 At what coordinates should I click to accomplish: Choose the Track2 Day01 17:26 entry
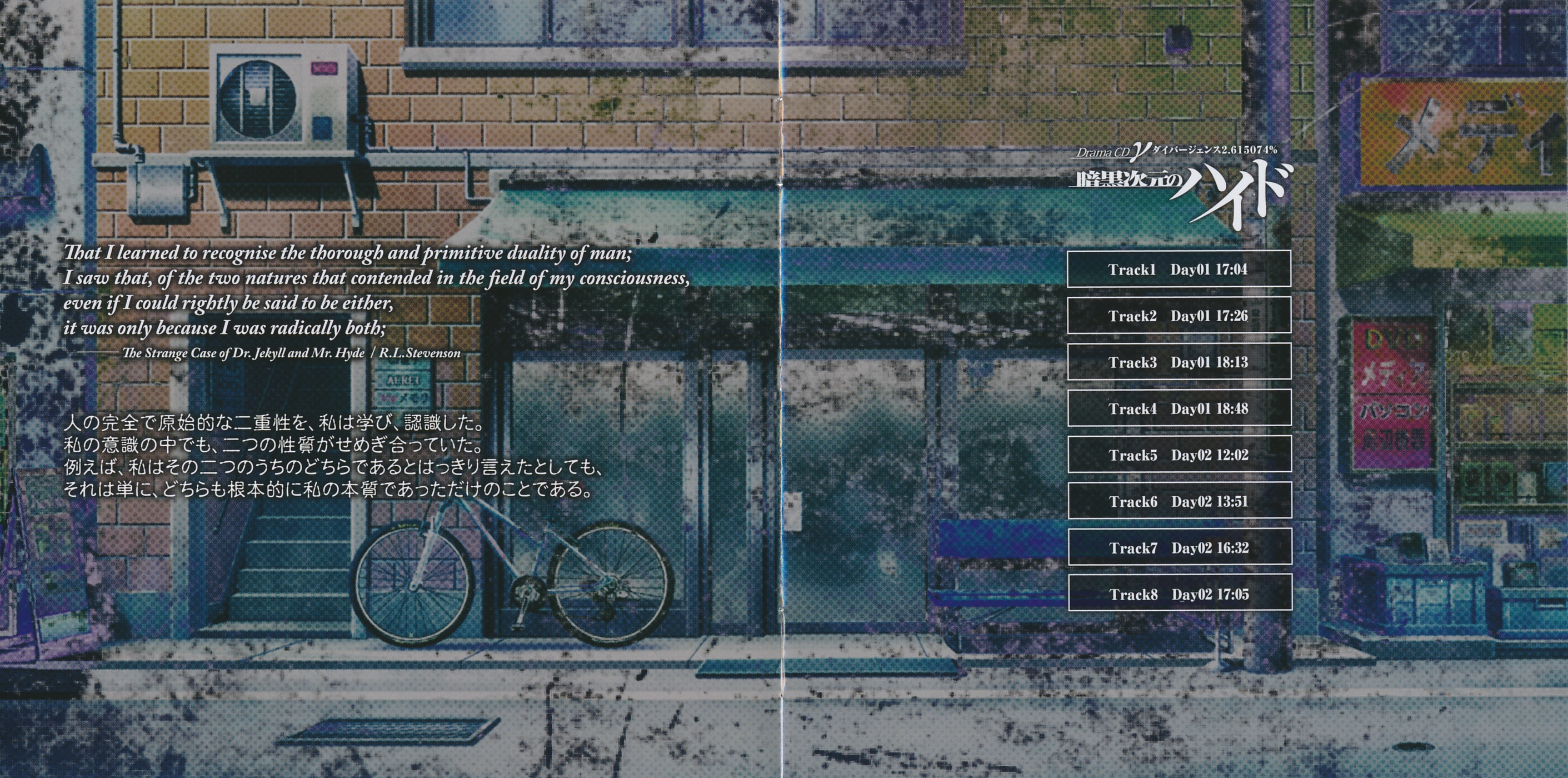tap(1179, 315)
